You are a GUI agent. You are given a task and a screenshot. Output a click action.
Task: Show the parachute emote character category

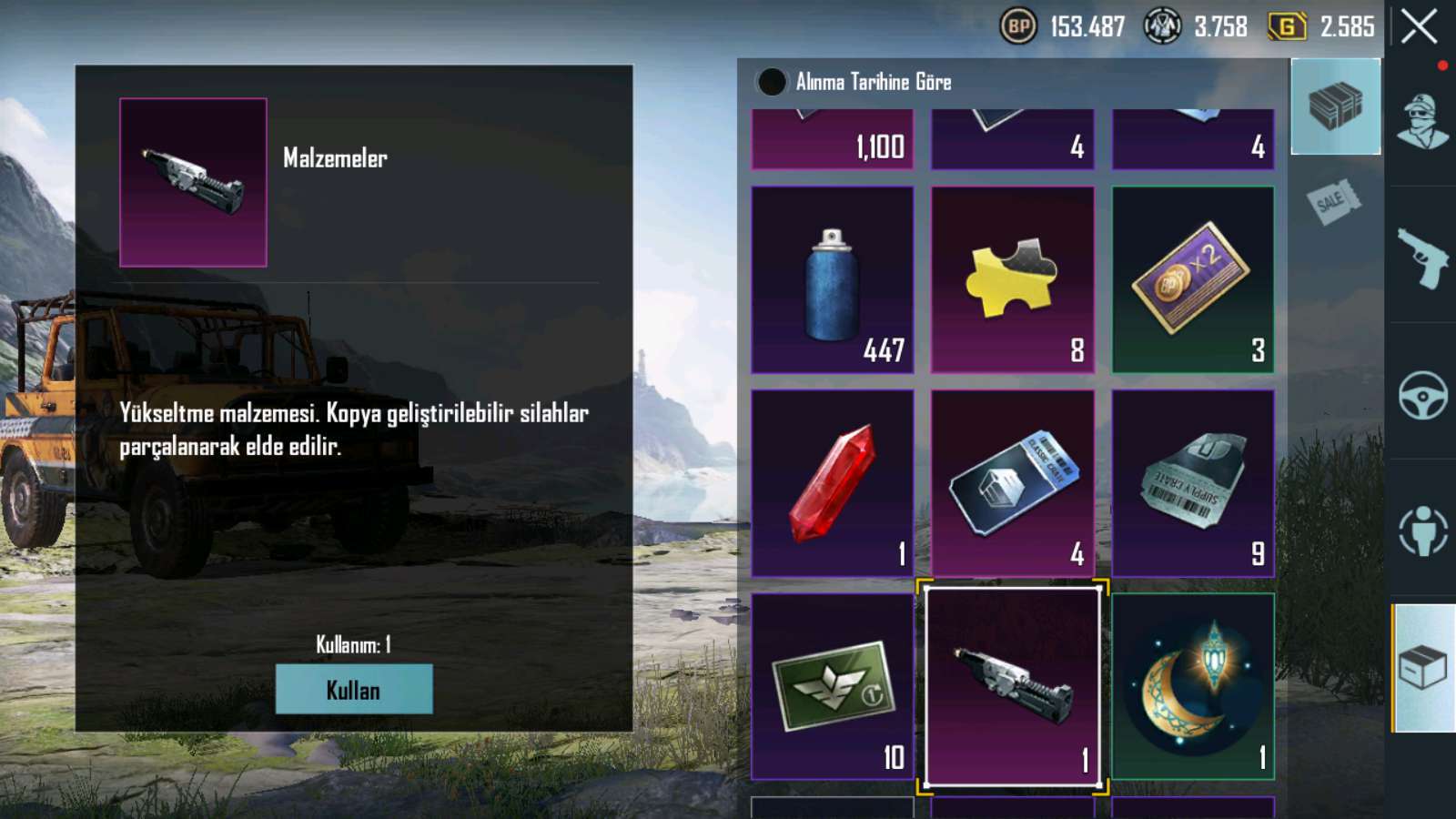tap(1422, 531)
